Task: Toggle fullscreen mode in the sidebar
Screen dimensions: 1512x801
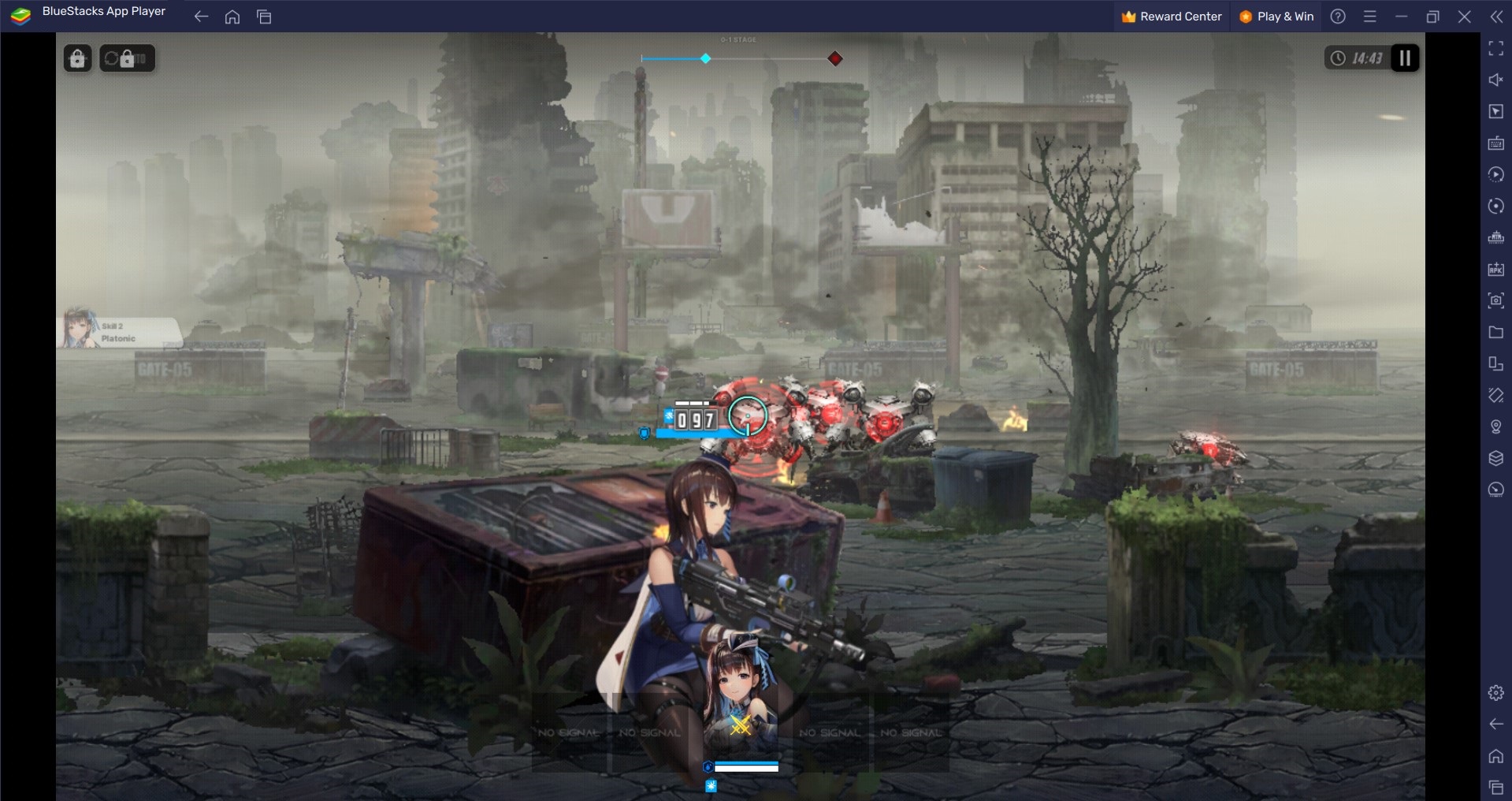Action: pos(1495,49)
